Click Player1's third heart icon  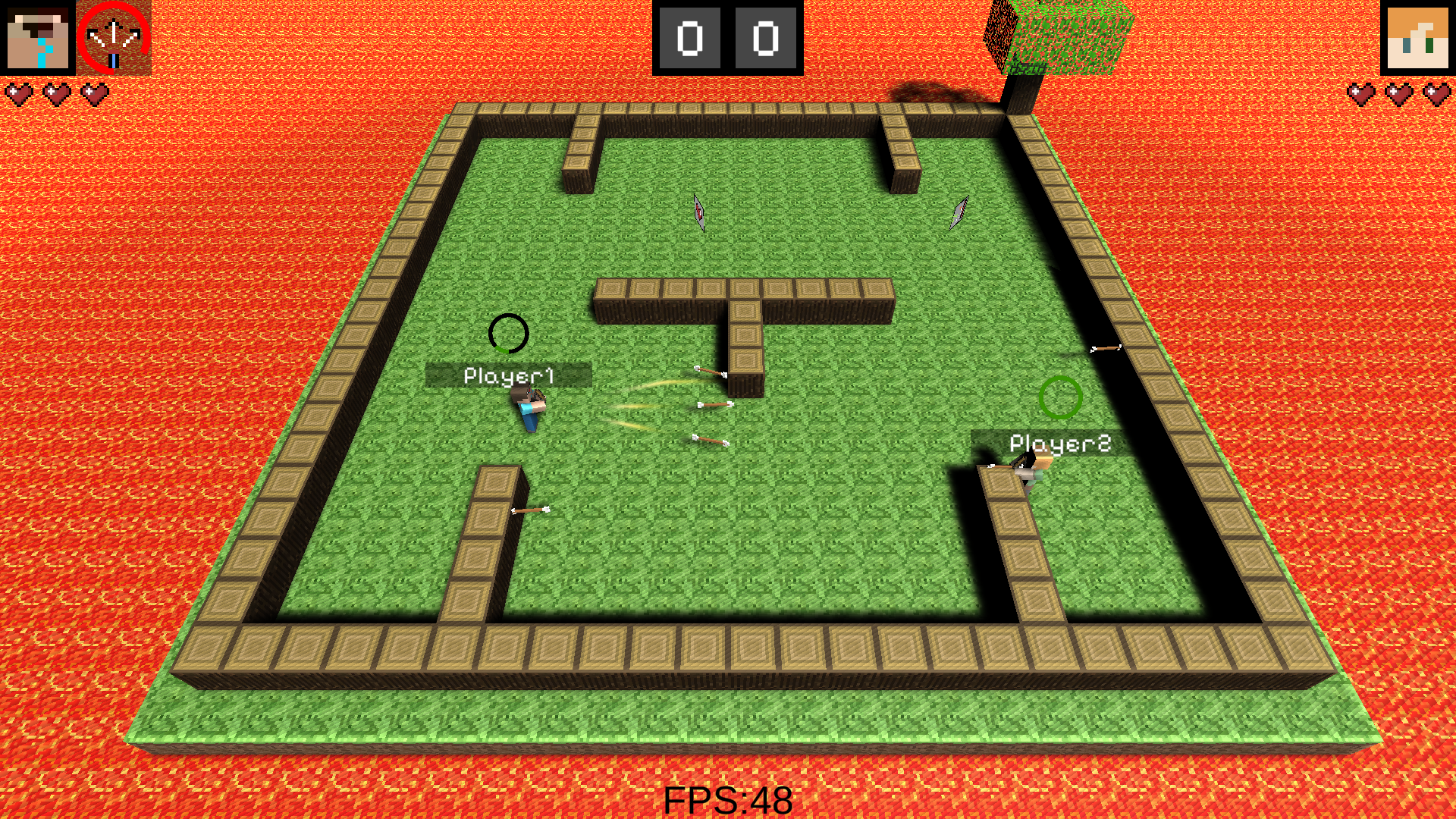(92, 93)
